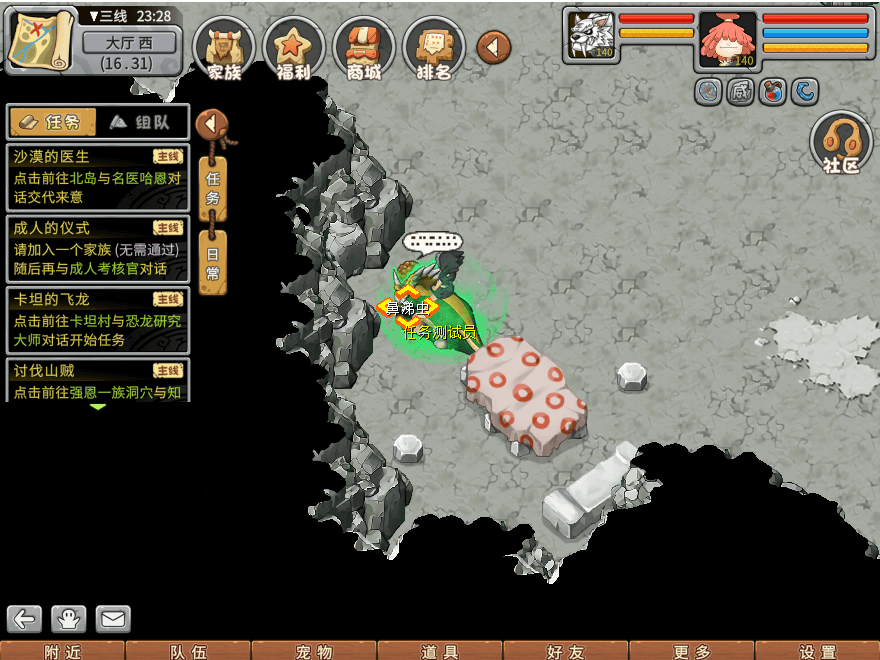This screenshot has height=660, width=880.
Task: Switch to the 组队 team tab
Action: pyautogui.click(x=141, y=122)
